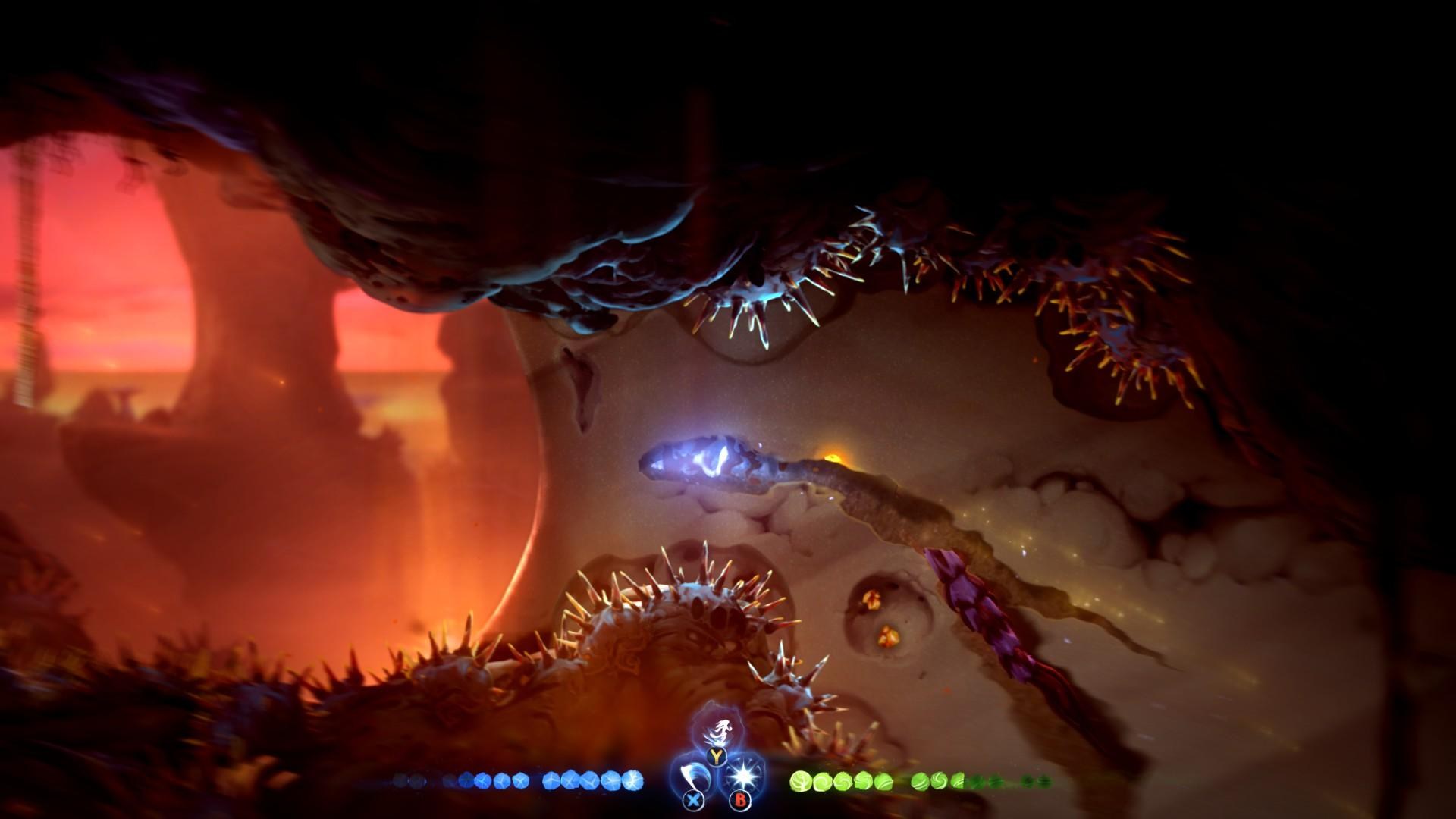Select the Spirit Edge sword icon on X

point(696,775)
